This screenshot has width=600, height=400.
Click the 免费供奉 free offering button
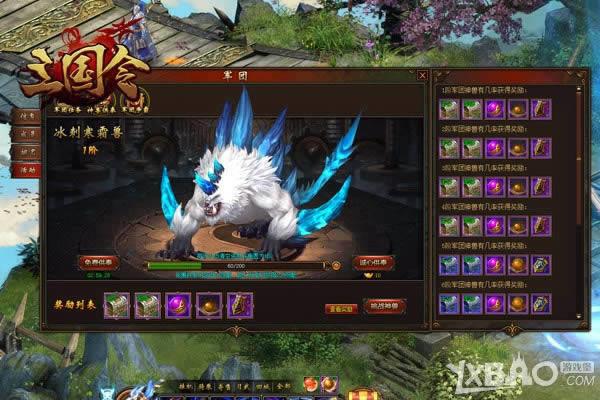coord(100,262)
